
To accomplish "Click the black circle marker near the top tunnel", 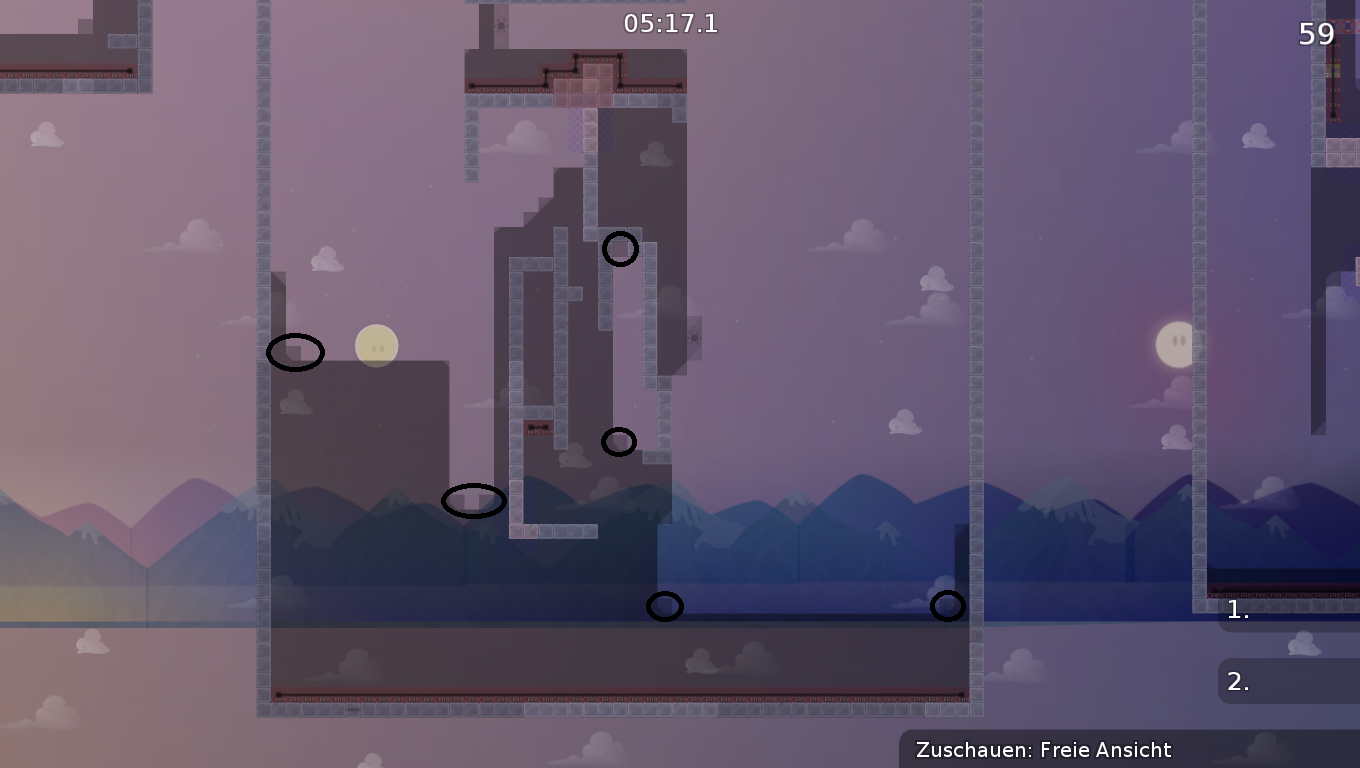I will coord(621,249).
